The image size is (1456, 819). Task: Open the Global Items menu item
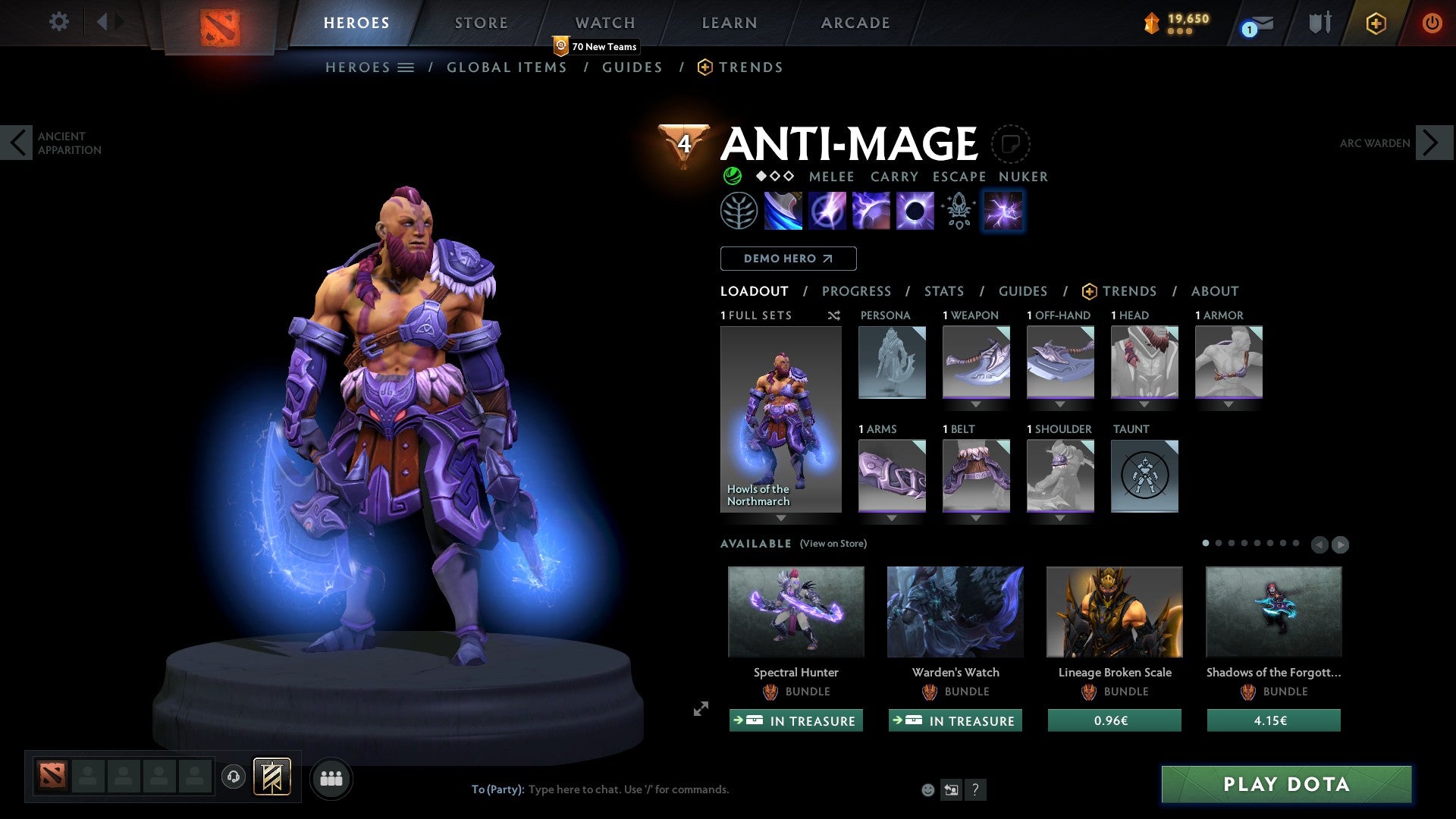pyautogui.click(x=507, y=67)
